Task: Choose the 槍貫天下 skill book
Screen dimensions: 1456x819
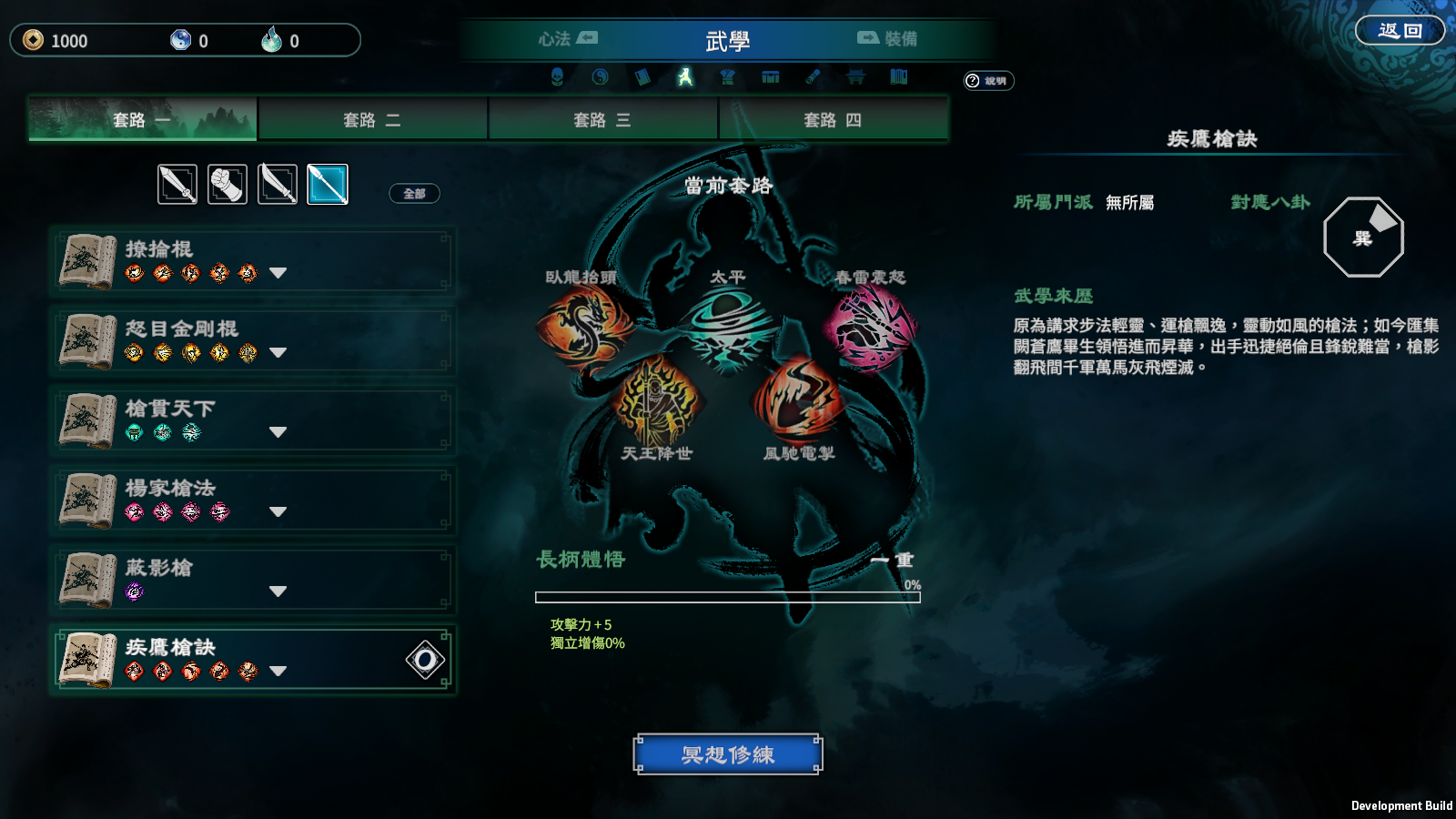Action: [x=251, y=420]
